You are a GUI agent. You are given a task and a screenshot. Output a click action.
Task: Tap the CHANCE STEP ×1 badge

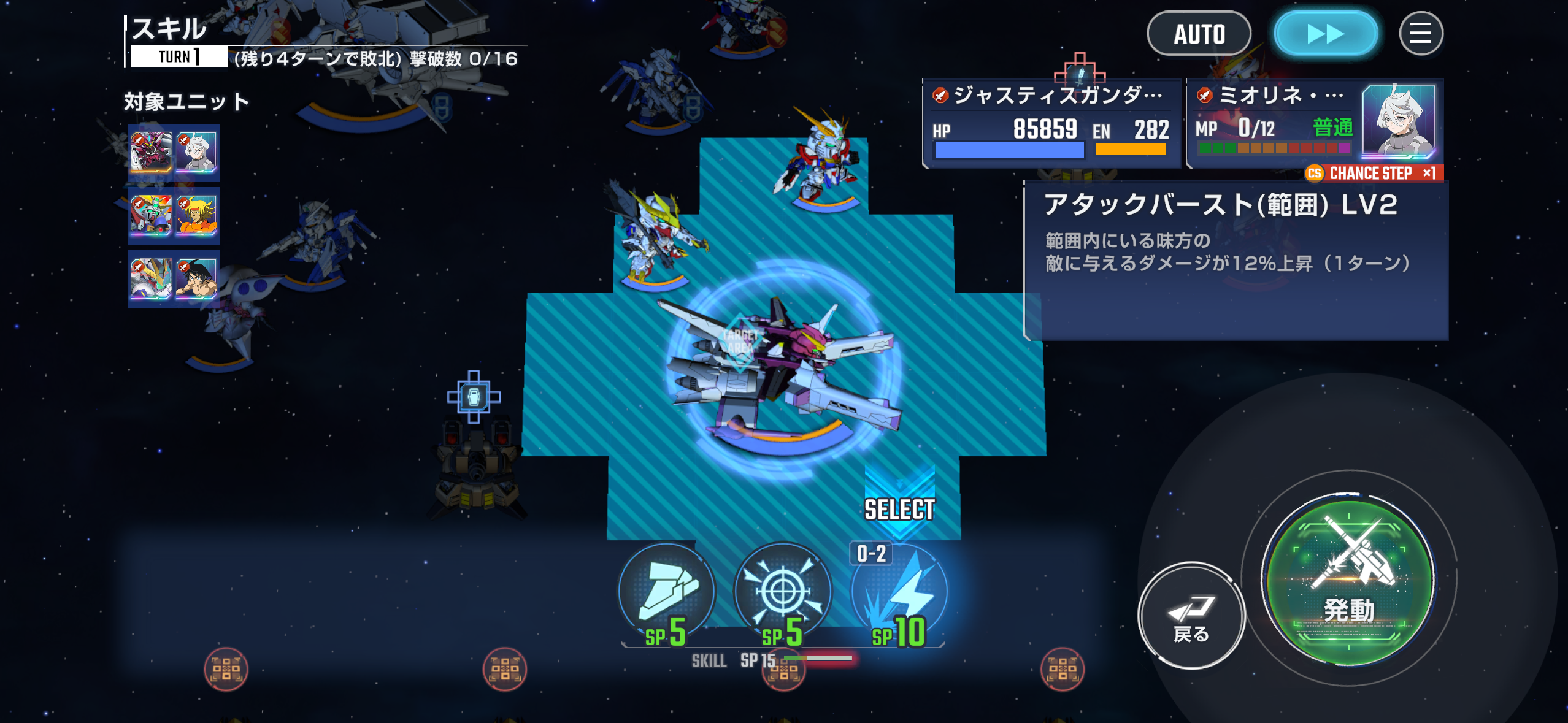coord(1374,174)
